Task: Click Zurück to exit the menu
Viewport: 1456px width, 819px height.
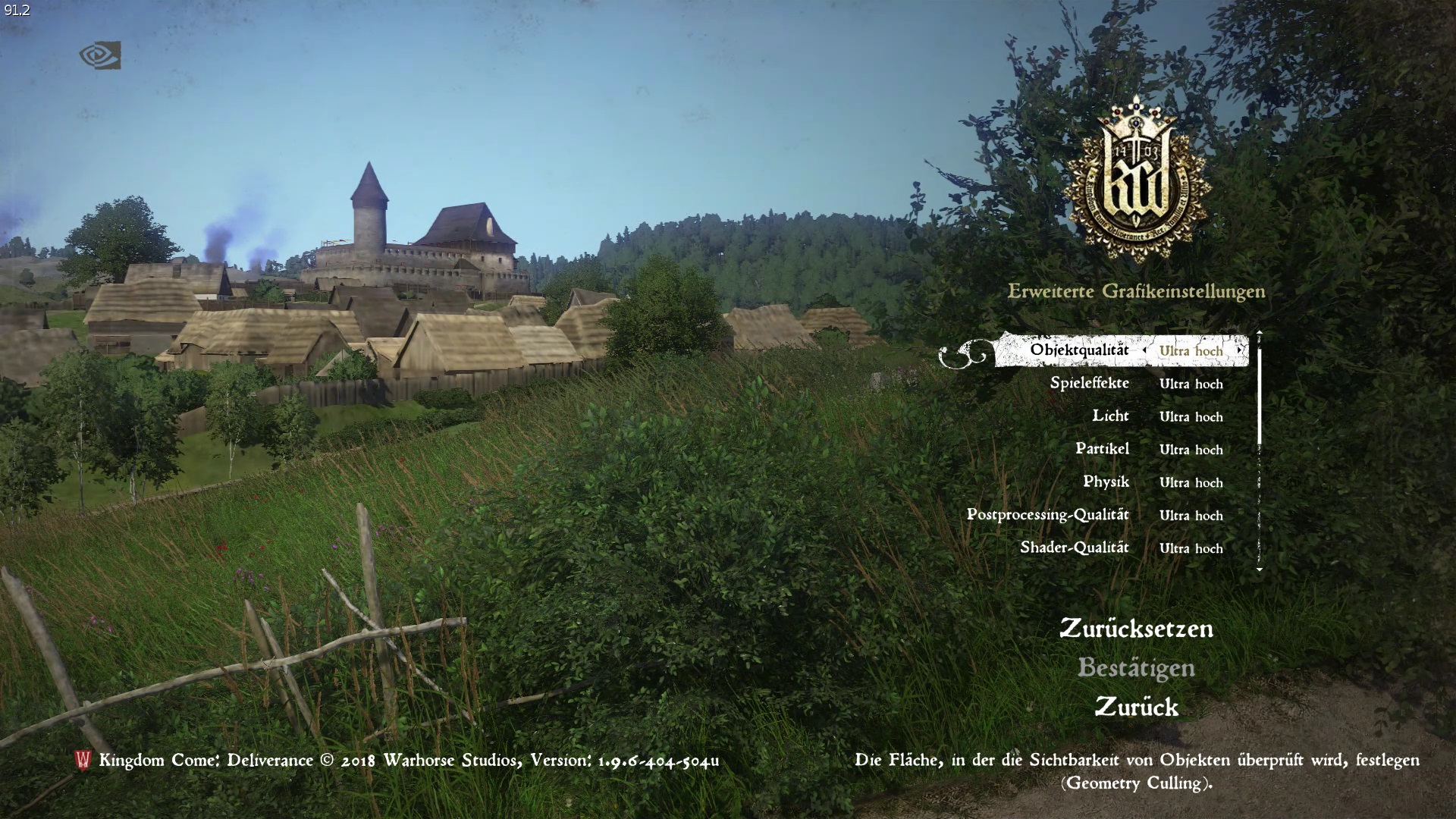Action: [x=1138, y=708]
